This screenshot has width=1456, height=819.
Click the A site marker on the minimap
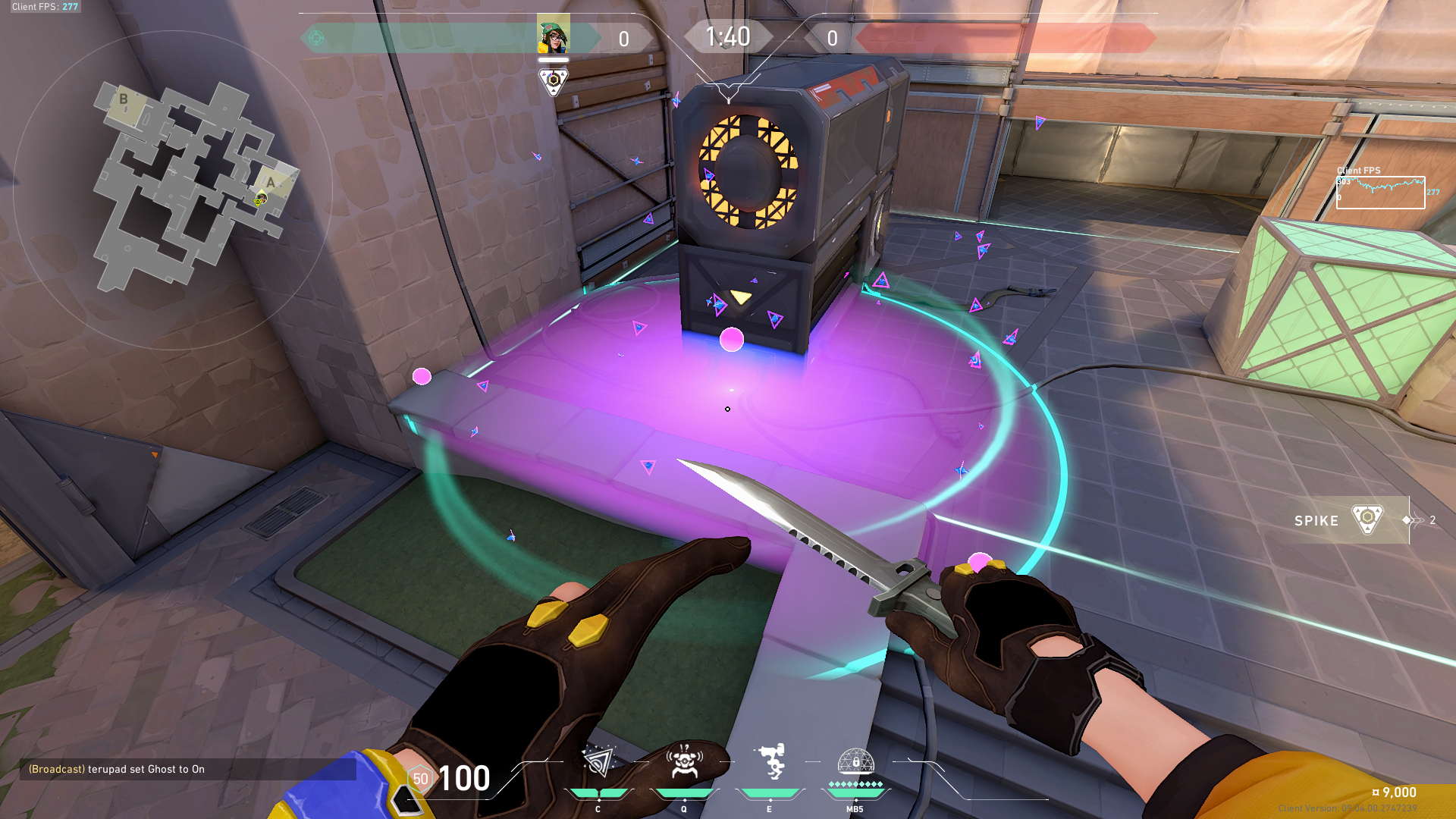click(x=269, y=182)
